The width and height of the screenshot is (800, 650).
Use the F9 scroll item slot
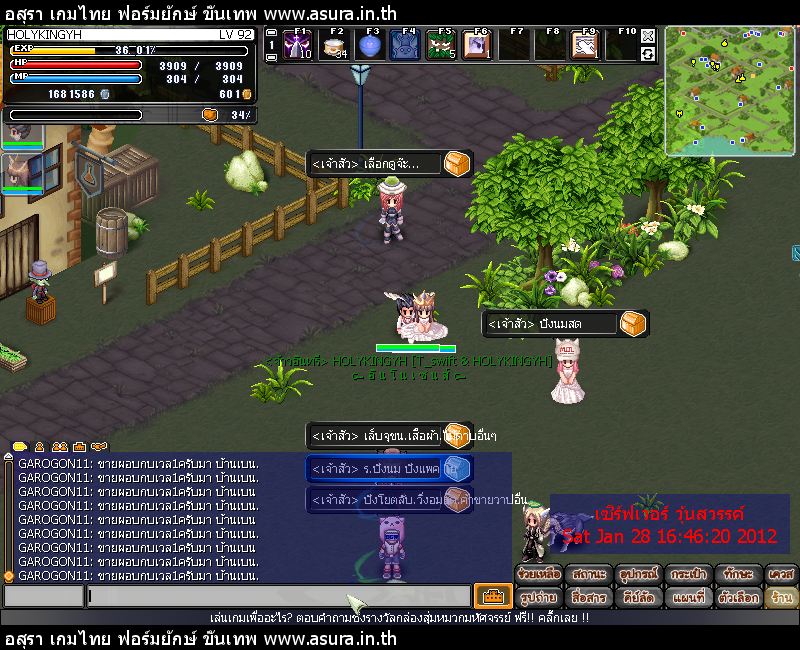pyautogui.click(x=586, y=46)
